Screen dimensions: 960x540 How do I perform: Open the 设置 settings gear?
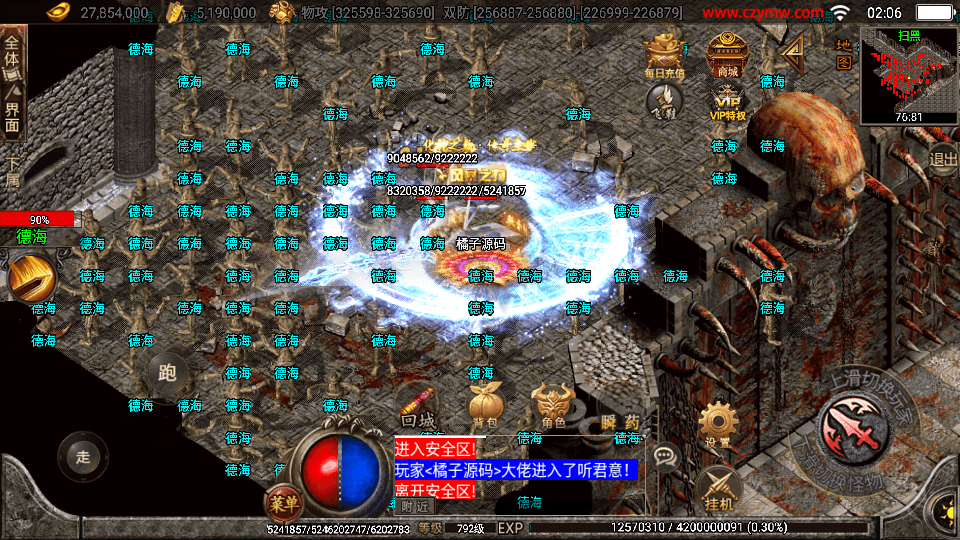click(717, 425)
